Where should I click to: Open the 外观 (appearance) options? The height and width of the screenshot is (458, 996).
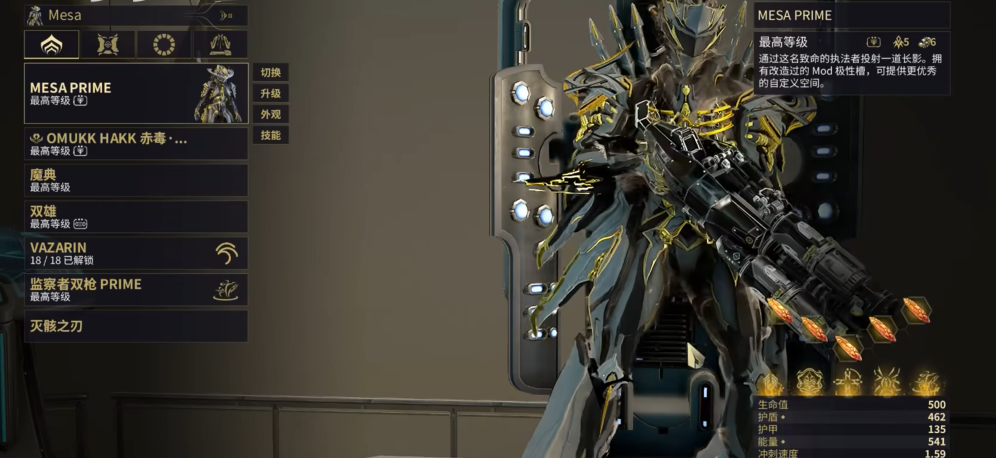pyautogui.click(x=270, y=114)
